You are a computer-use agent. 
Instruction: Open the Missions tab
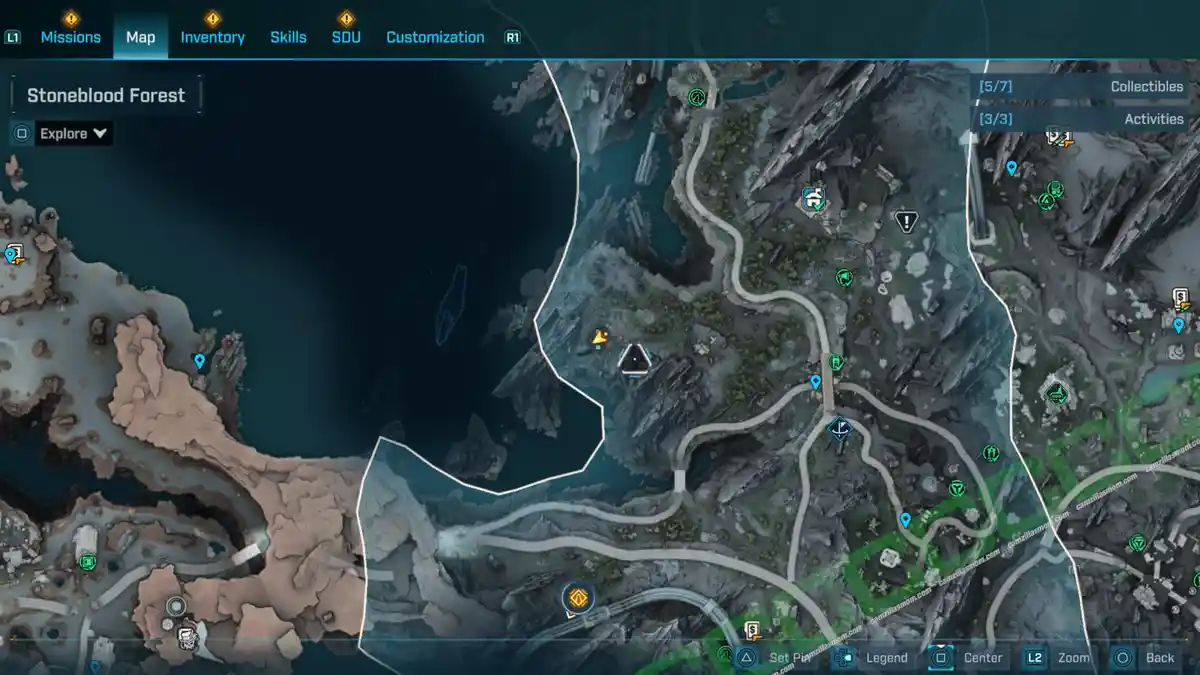(70, 37)
